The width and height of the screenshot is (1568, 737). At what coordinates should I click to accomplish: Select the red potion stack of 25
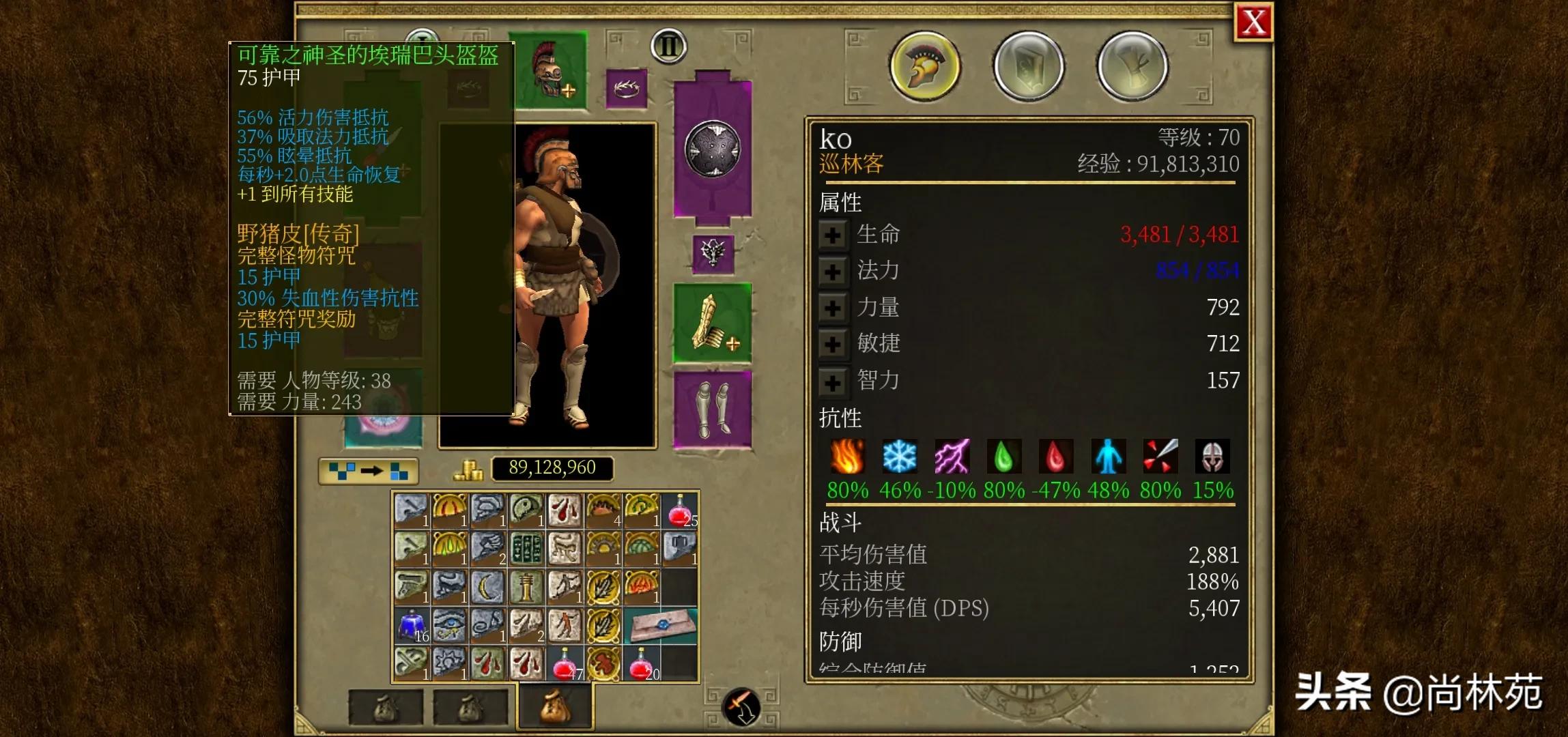pos(679,510)
